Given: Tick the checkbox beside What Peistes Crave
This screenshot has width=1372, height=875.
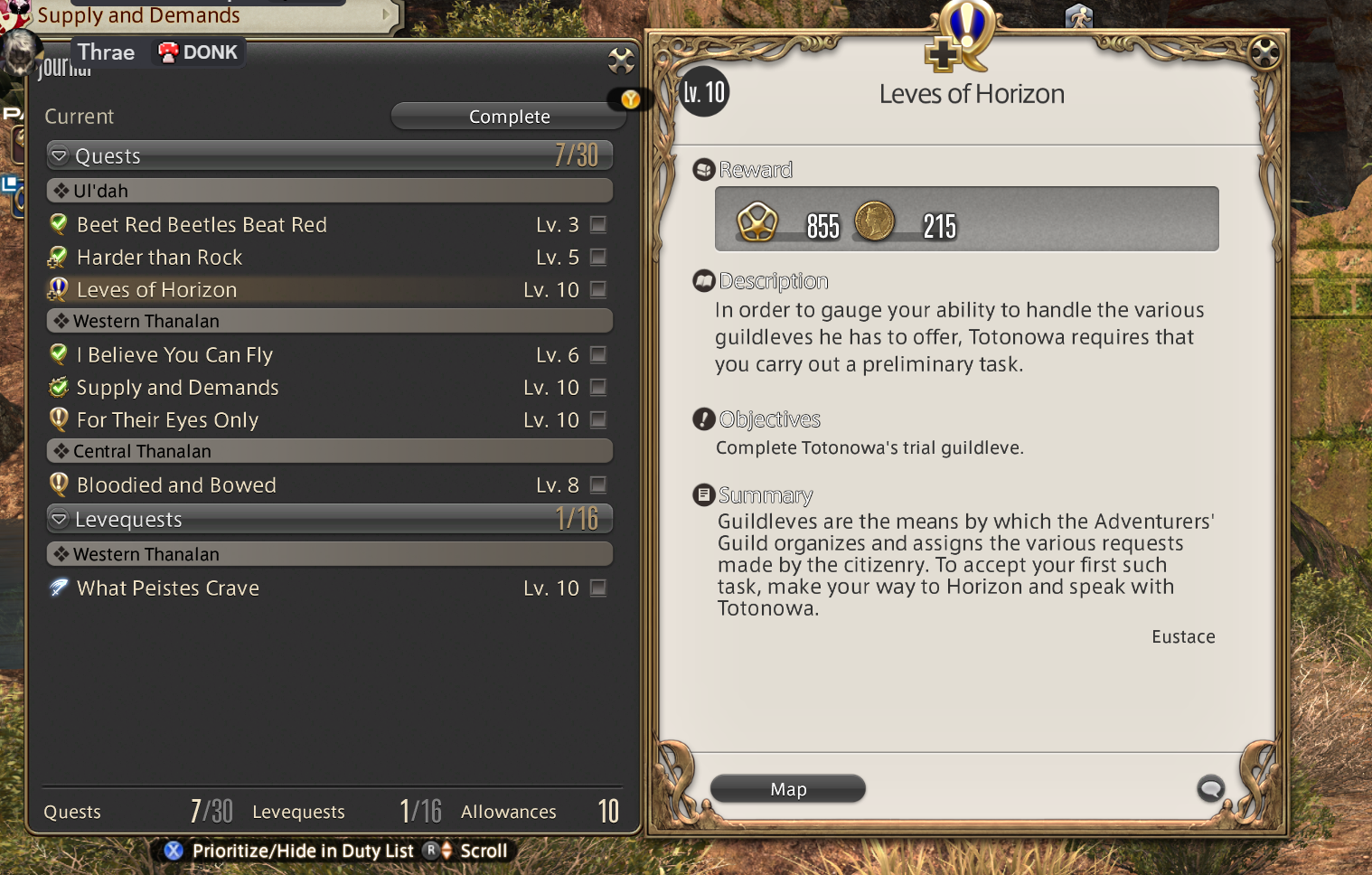Looking at the screenshot, I should (x=597, y=588).
